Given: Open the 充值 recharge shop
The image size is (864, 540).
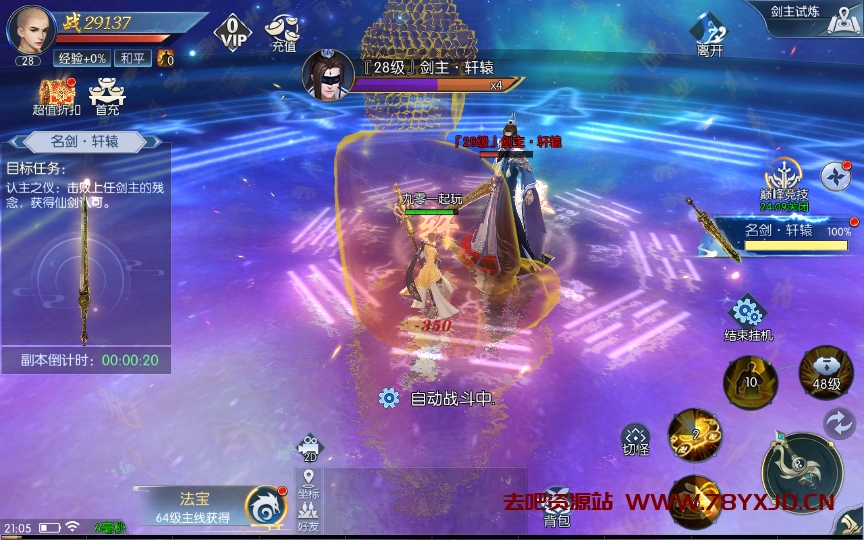Looking at the screenshot, I should (x=284, y=32).
